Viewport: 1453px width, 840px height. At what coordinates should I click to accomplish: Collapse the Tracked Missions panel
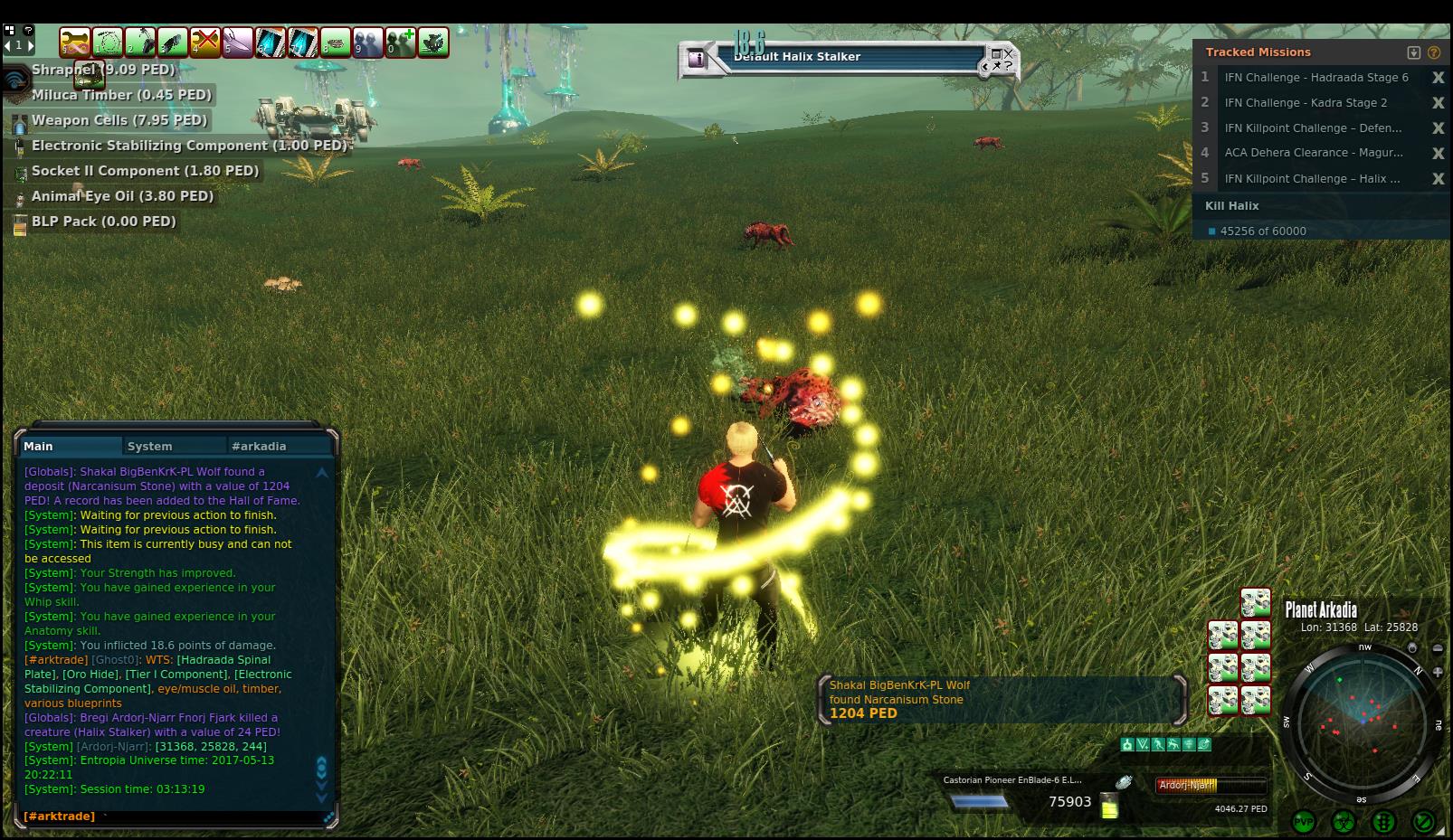tap(1414, 52)
